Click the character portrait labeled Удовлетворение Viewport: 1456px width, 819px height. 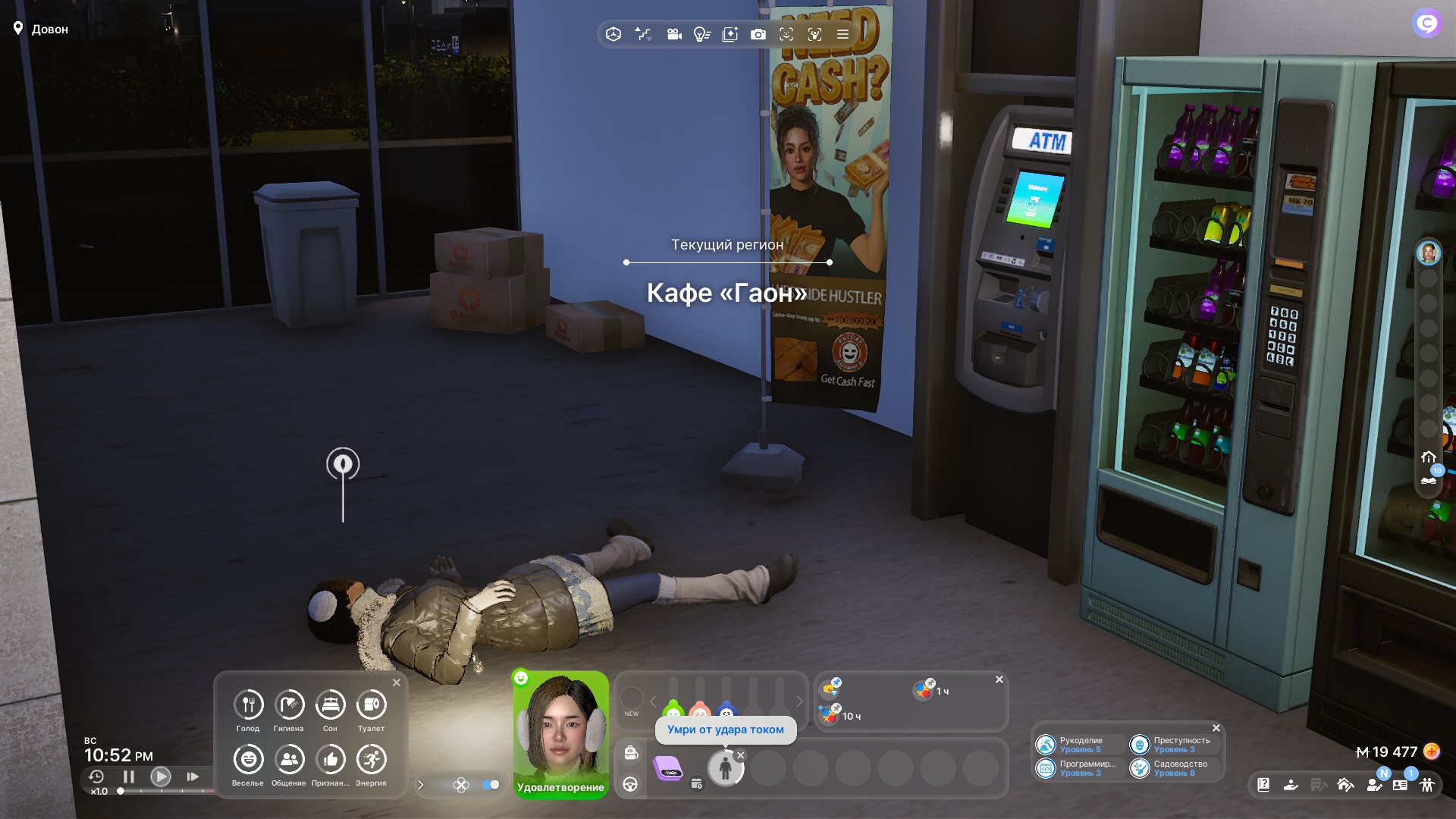(x=560, y=728)
